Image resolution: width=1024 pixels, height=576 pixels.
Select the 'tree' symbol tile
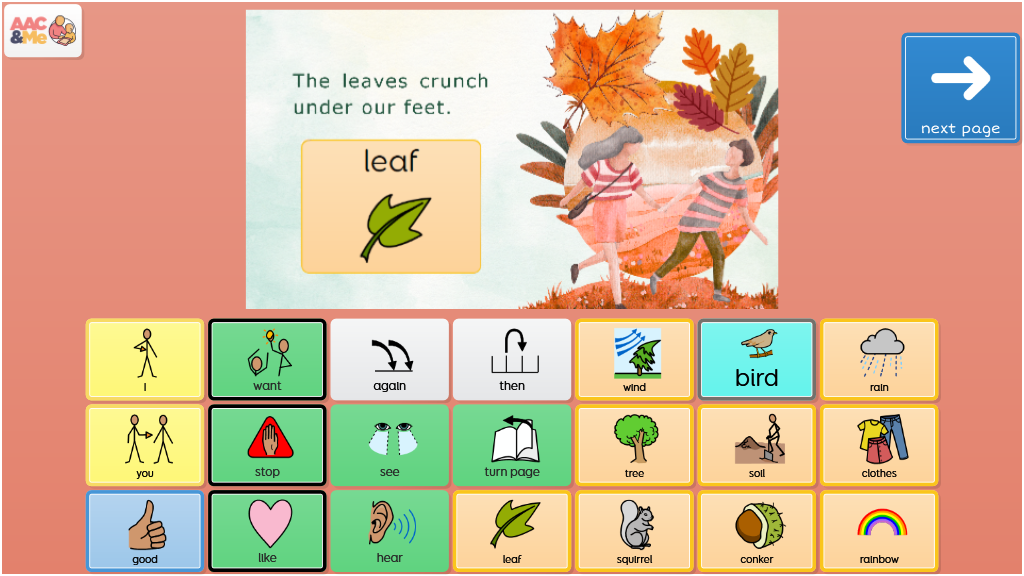[634, 445]
